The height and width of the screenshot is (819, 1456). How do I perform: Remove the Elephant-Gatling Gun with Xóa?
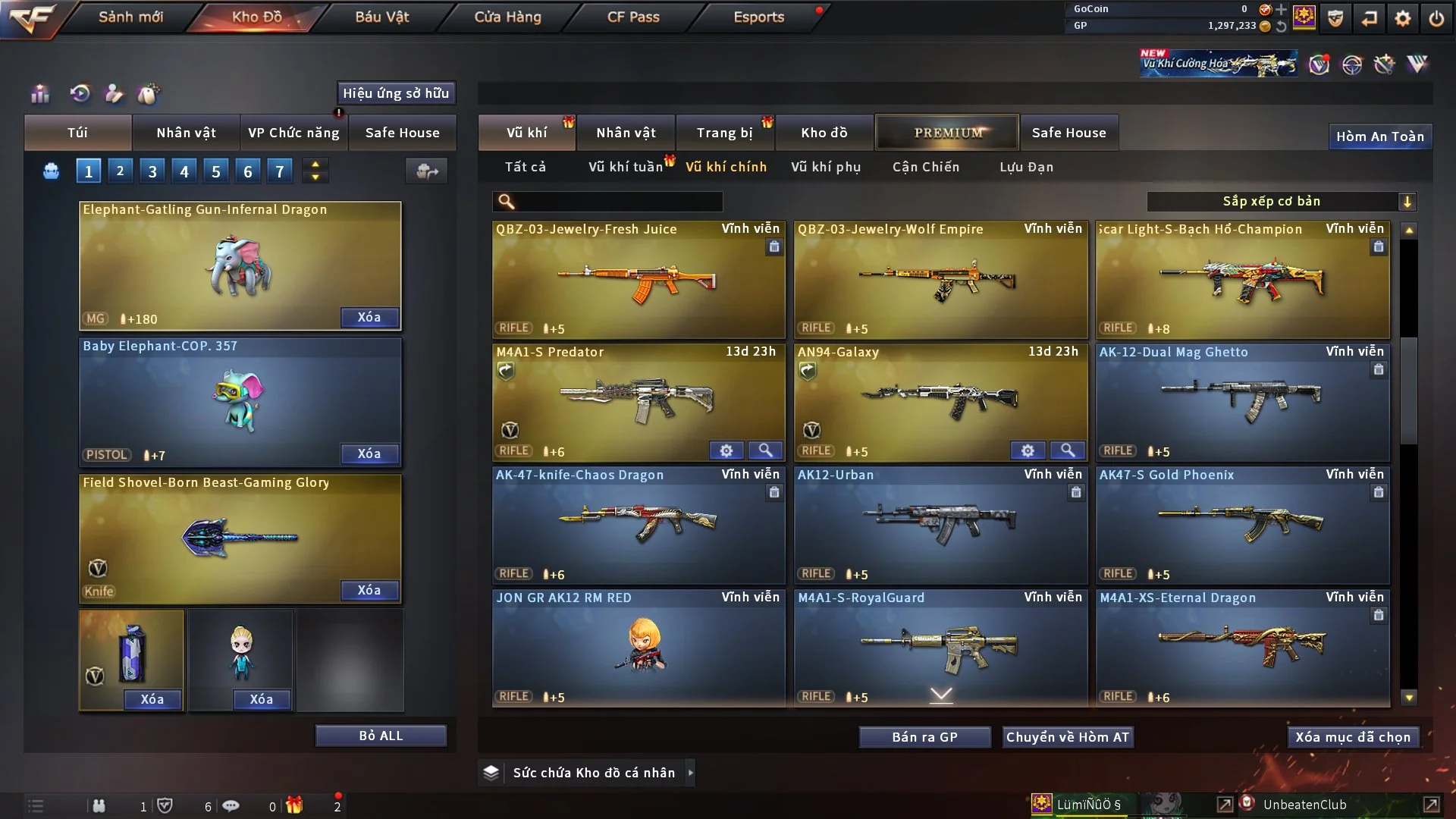click(x=369, y=317)
